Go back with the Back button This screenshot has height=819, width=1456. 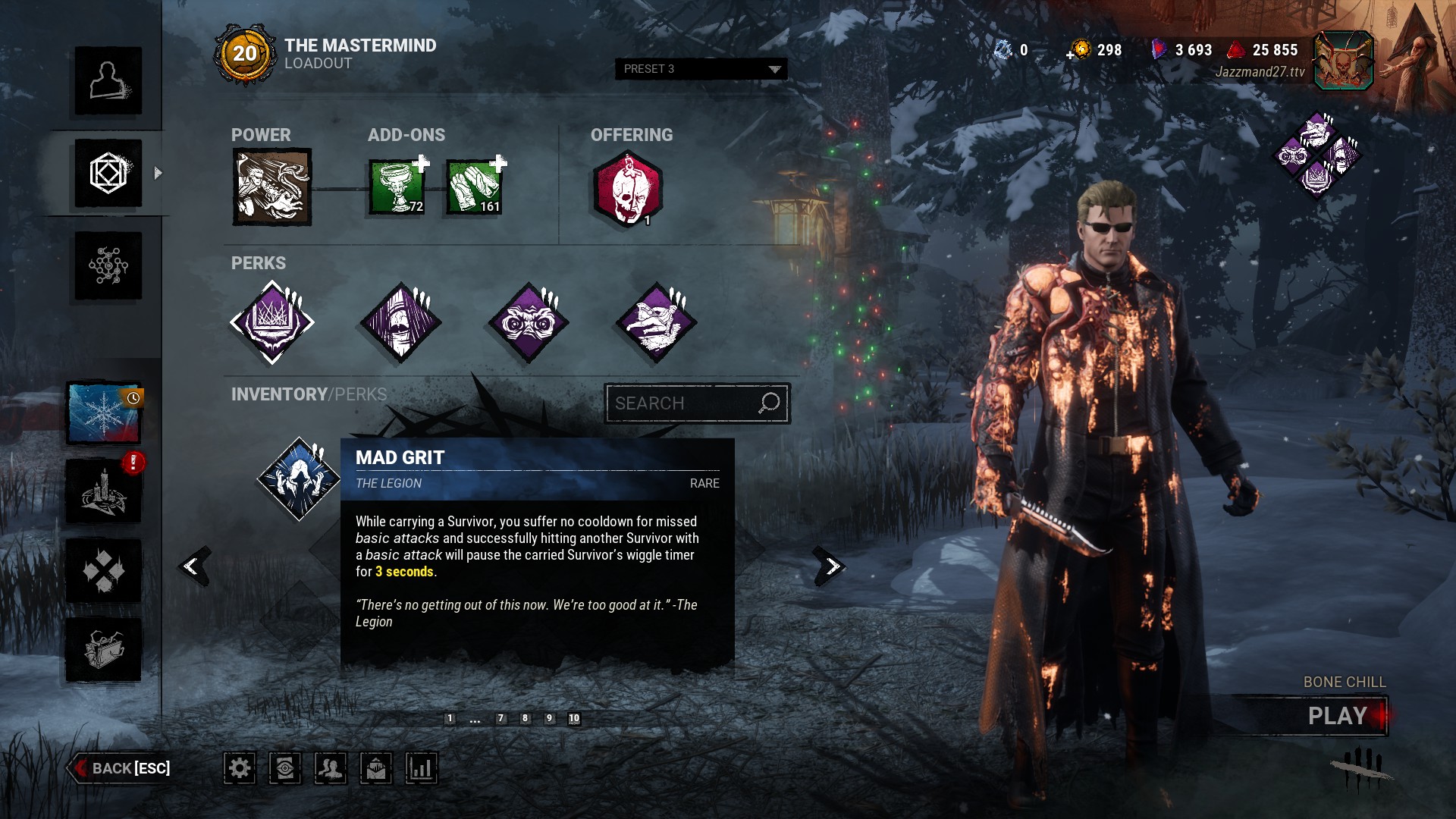[x=121, y=768]
